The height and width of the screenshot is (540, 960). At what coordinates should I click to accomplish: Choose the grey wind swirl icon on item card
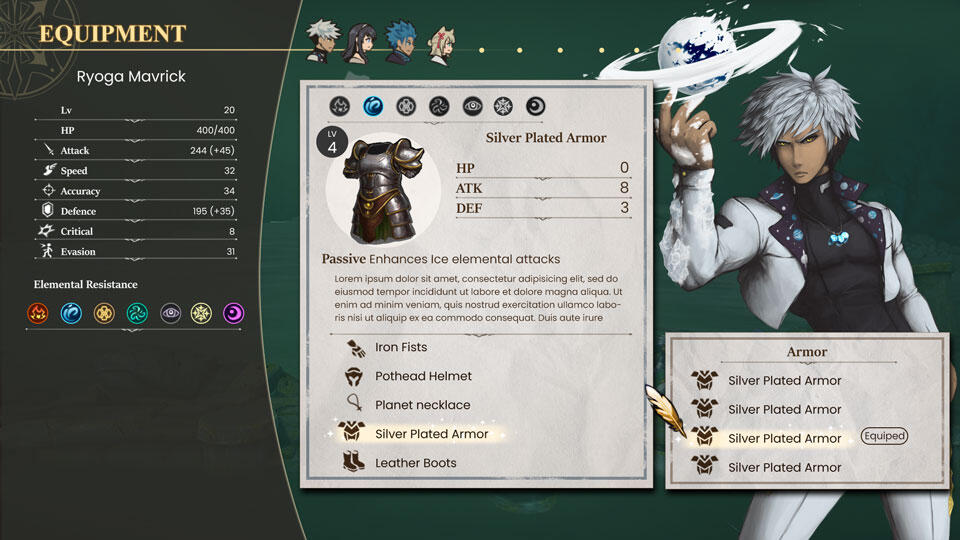pos(438,105)
